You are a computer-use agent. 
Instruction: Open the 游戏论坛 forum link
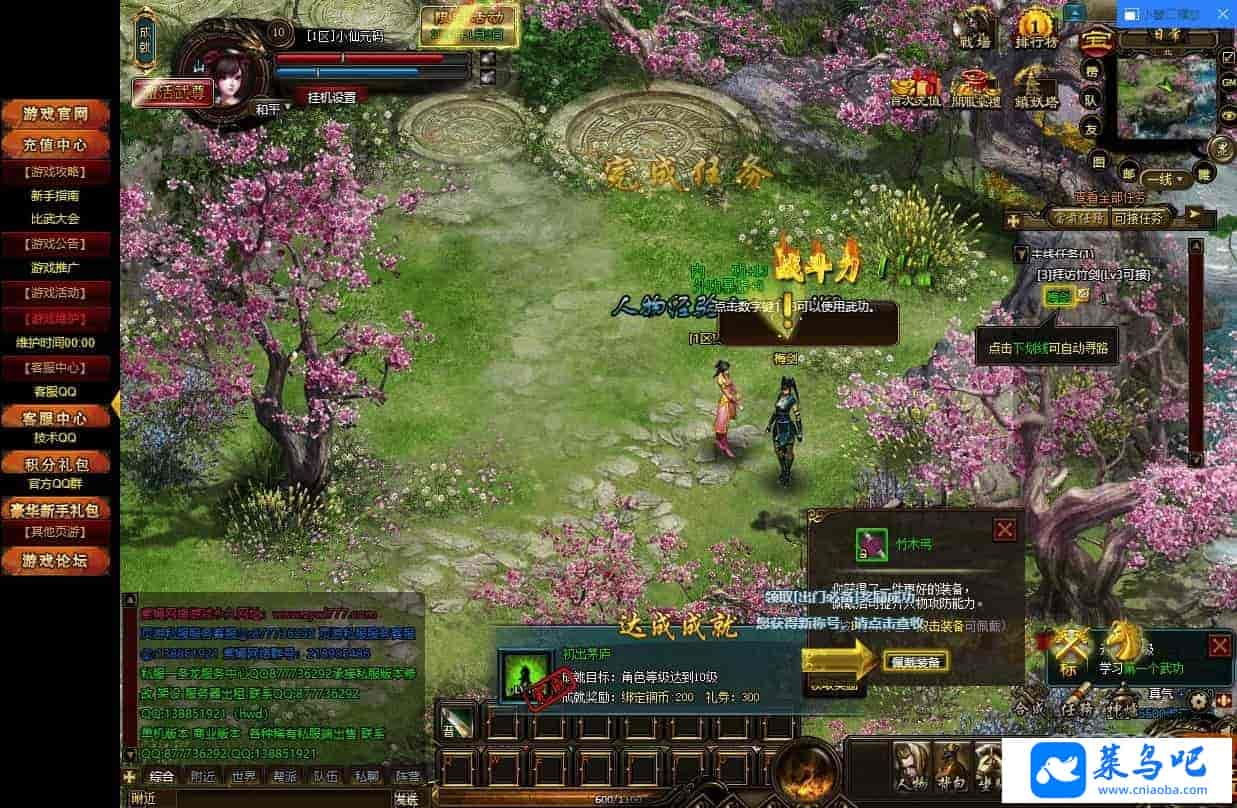pos(58,561)
